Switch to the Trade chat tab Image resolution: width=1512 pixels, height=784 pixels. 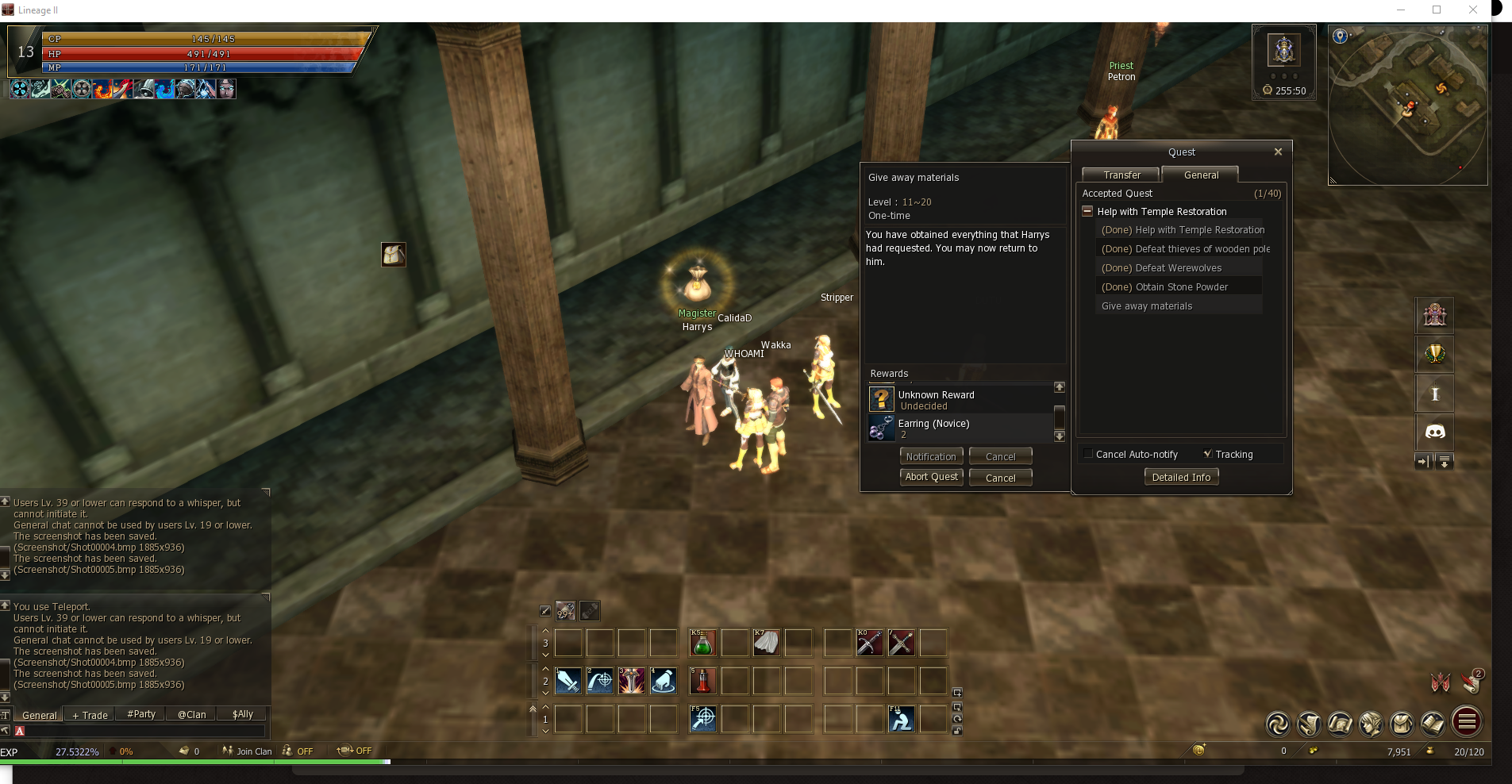(90, 715)
